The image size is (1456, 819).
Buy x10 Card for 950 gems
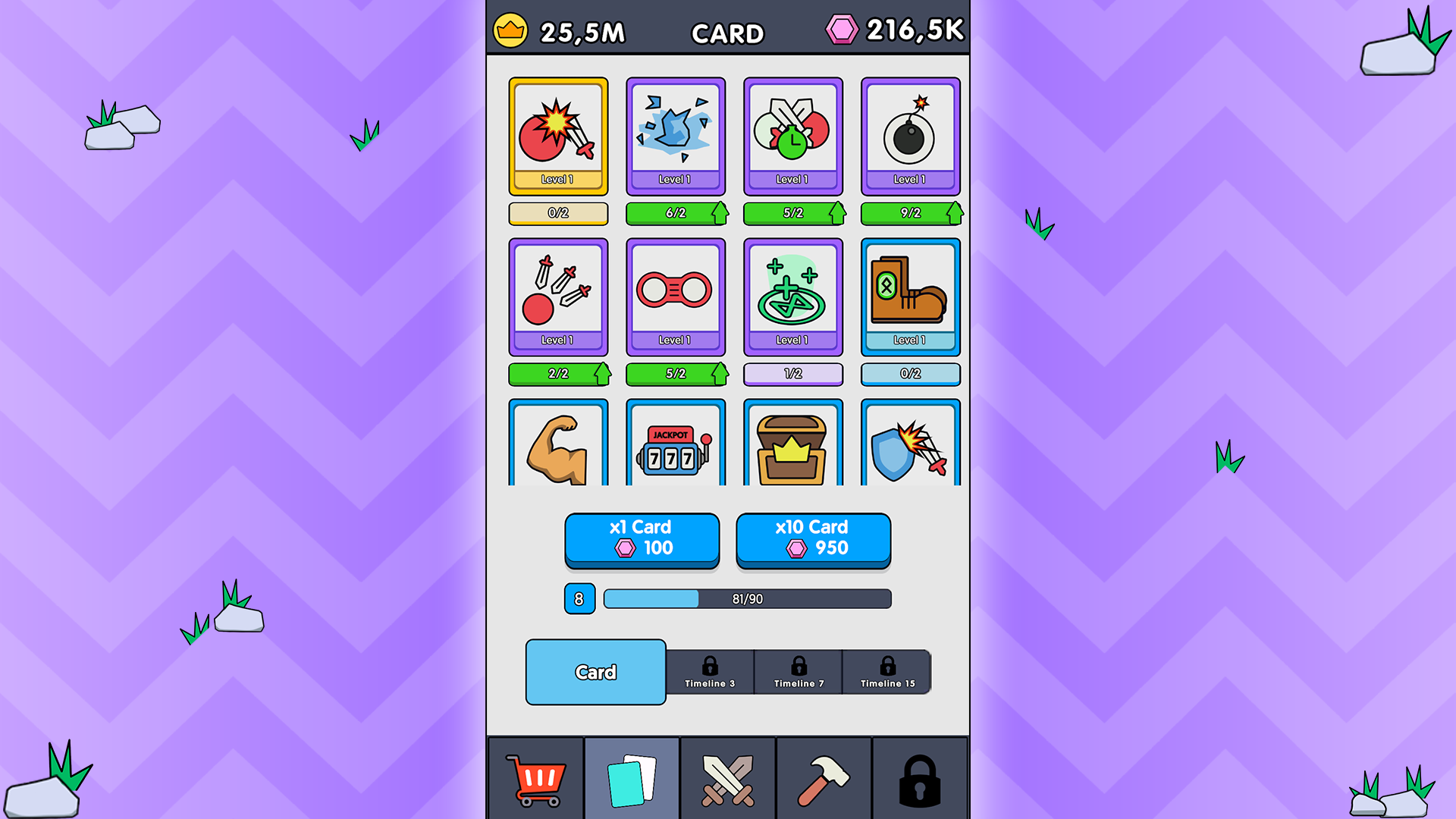(x=812, y=538)
